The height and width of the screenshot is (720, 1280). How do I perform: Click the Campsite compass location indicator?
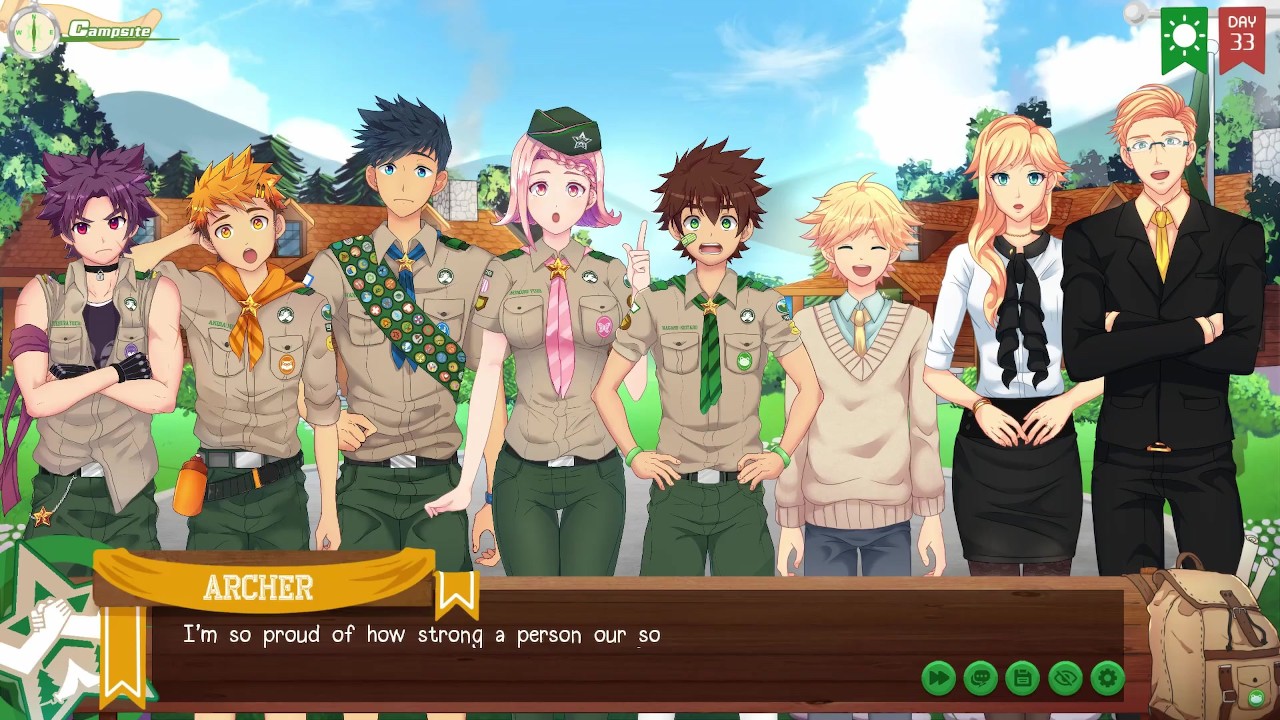(x=34, y=31)
